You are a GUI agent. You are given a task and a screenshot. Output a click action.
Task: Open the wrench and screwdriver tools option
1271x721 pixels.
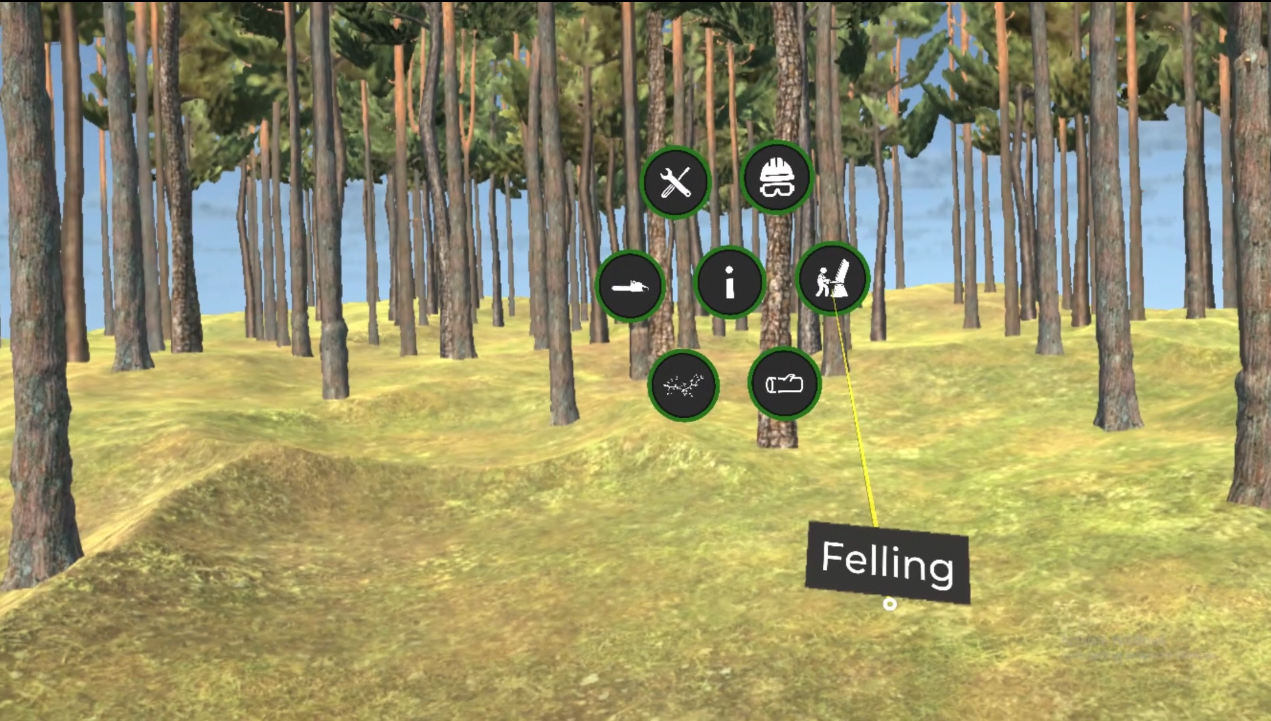tap(676, 183)
